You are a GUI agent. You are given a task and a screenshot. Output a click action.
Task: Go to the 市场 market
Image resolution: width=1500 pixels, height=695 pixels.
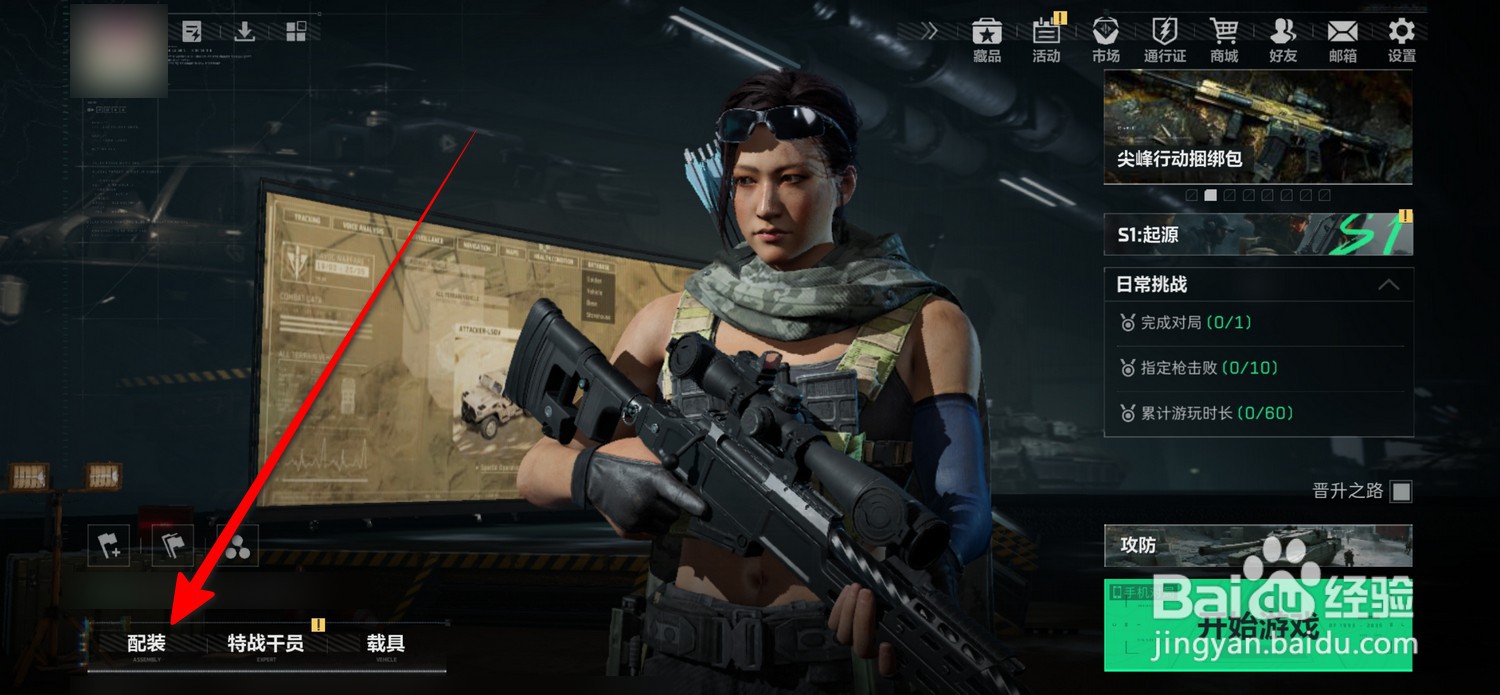coord(1106,40)
